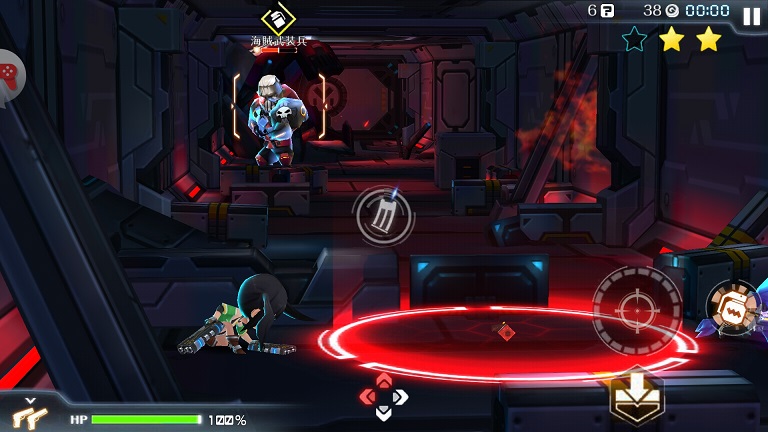Tap the four-arrow movement indicator
Image resolution: width=768 pixels, height=432 pixels.
pos(384,396)
